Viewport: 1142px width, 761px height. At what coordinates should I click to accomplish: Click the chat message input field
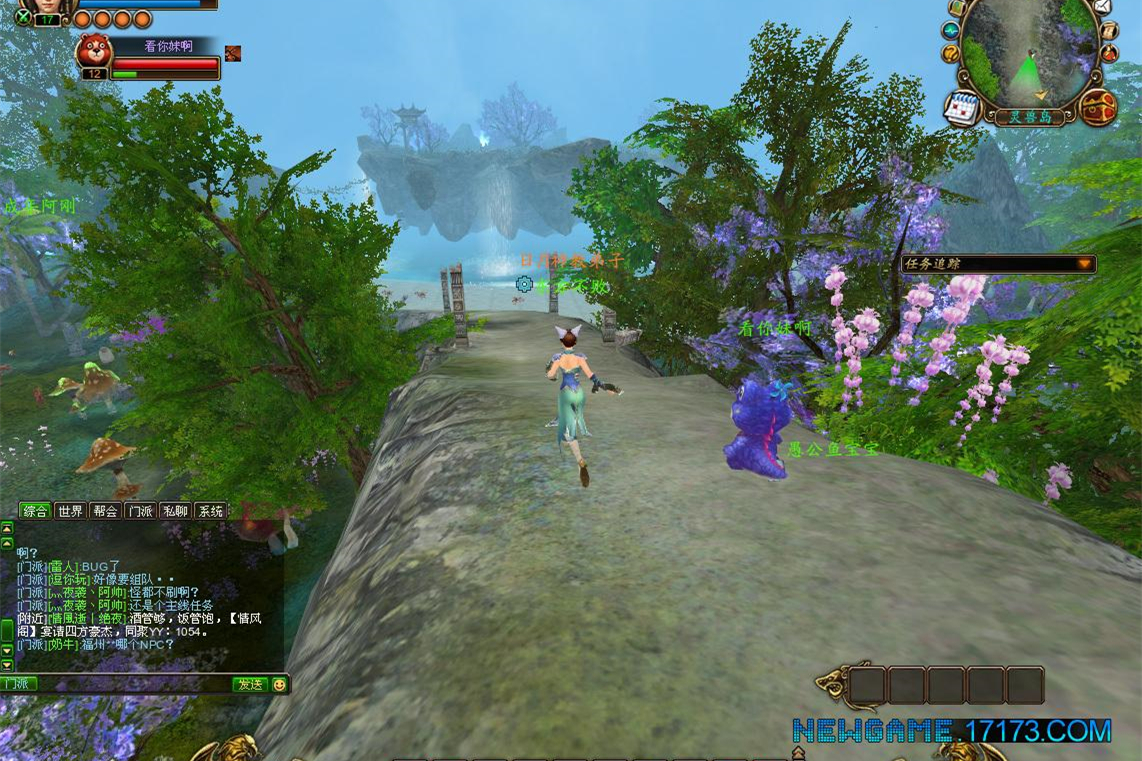click(x=133, y=685)
